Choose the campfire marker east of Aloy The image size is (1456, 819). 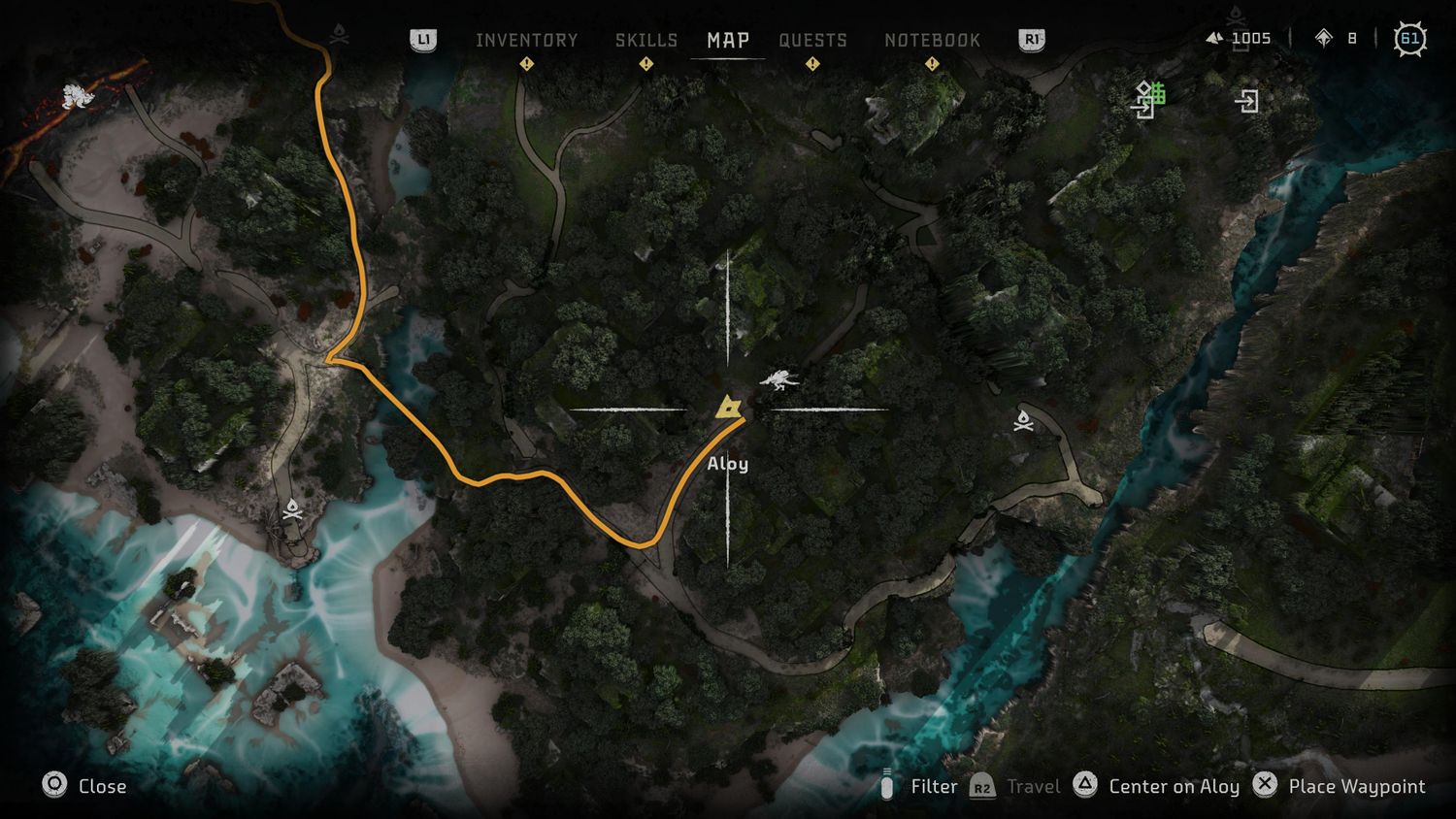click(x=1023, y=420)
